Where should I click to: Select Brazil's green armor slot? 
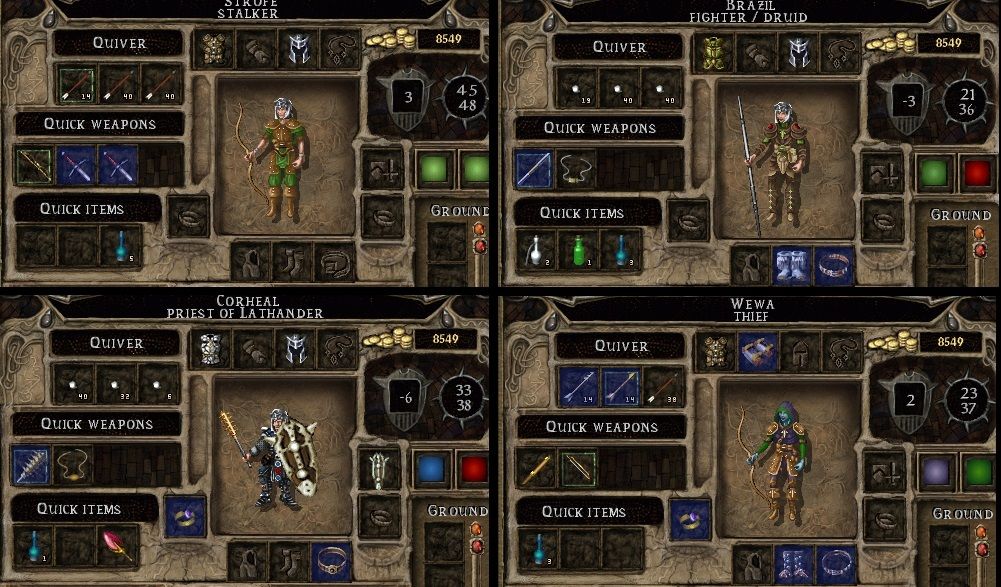[715, 51]
